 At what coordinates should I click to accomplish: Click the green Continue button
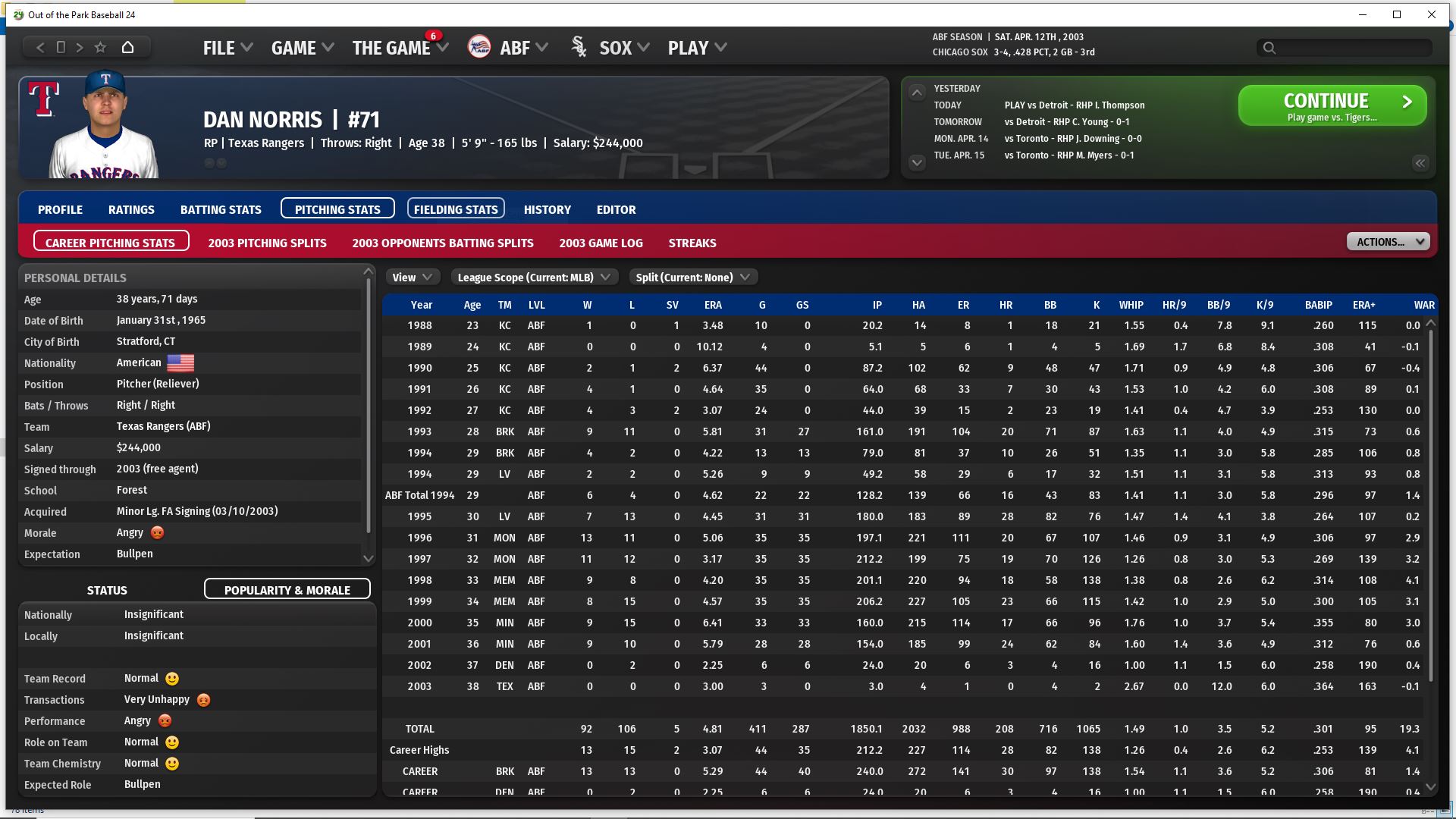pyautogui.click(x=1332, y=105)
